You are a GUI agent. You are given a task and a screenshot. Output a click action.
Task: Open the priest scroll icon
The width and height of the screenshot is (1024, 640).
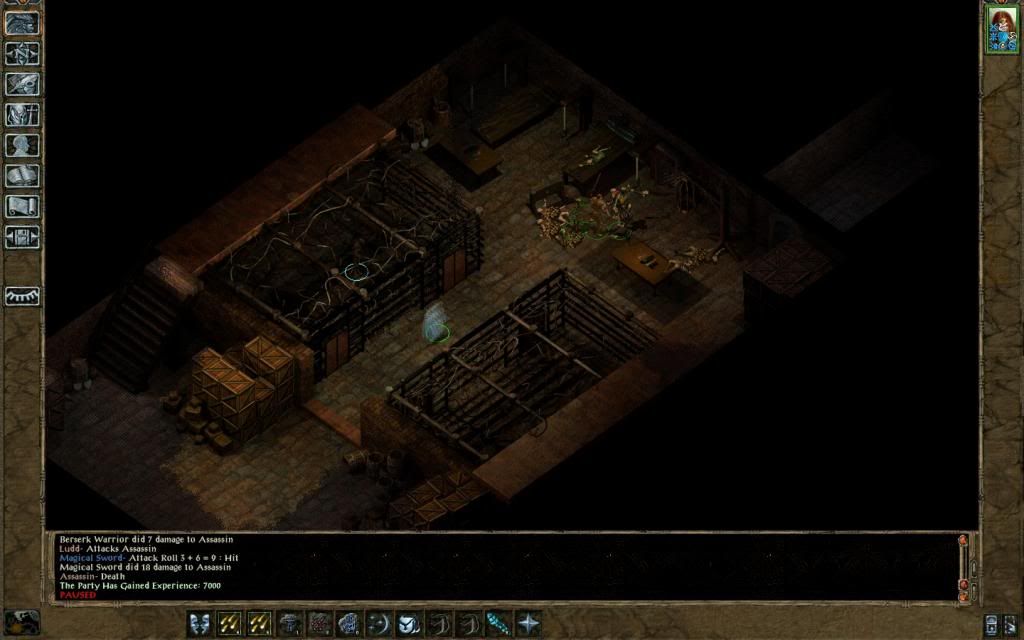pyautogui.click(x=22, y=207)
